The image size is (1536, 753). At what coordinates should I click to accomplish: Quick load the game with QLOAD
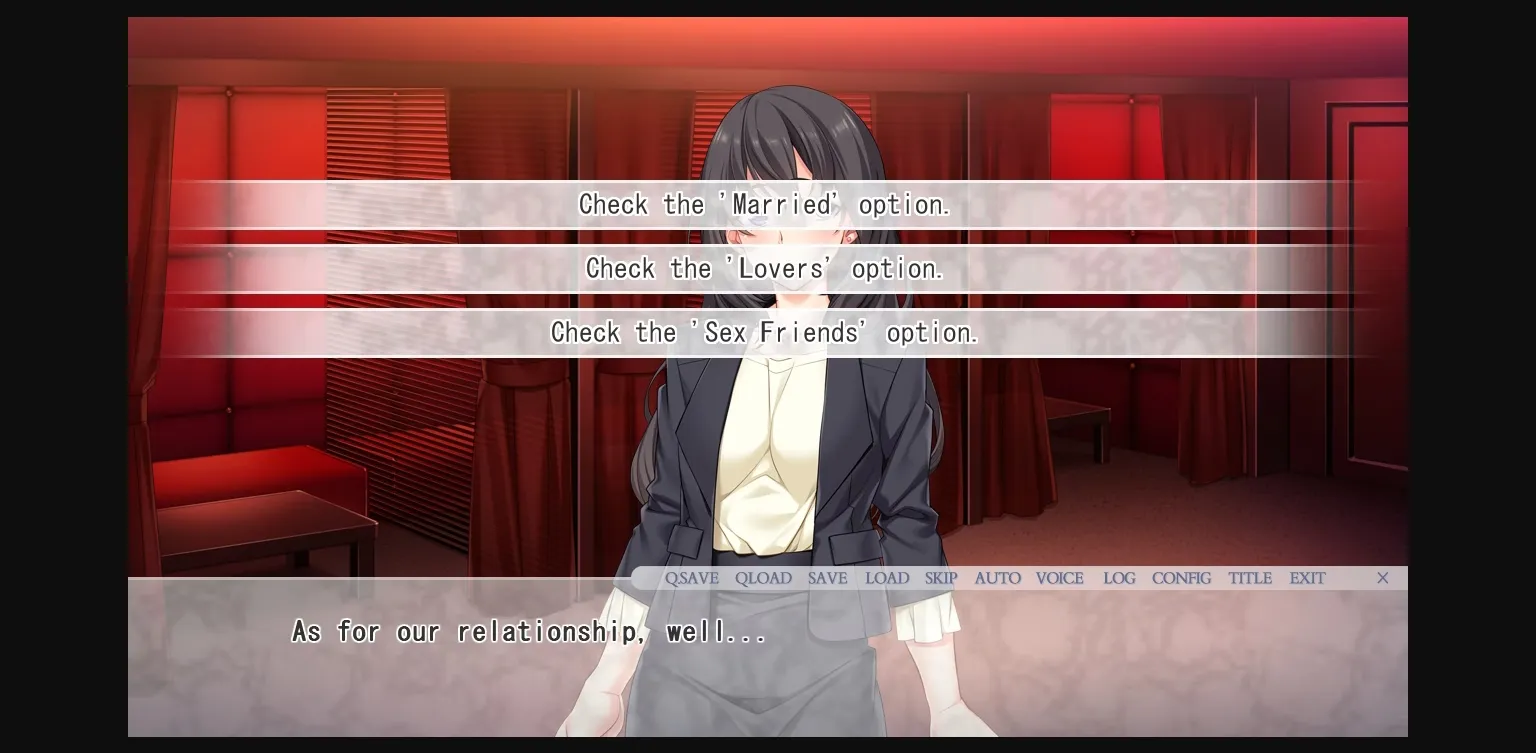point(763,578)
